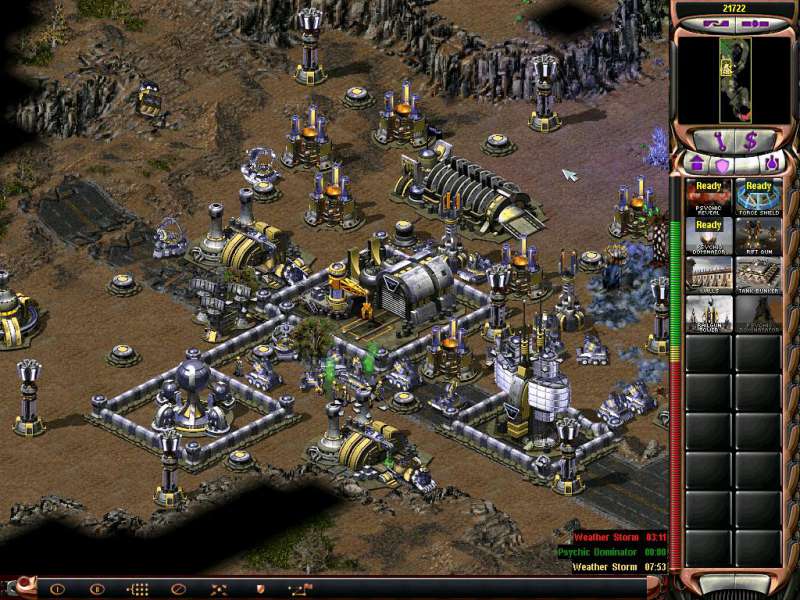Screen dimensions: 800x600
Task: Pick the Gatling tower build icon
Action: click(x=709, y=313)
